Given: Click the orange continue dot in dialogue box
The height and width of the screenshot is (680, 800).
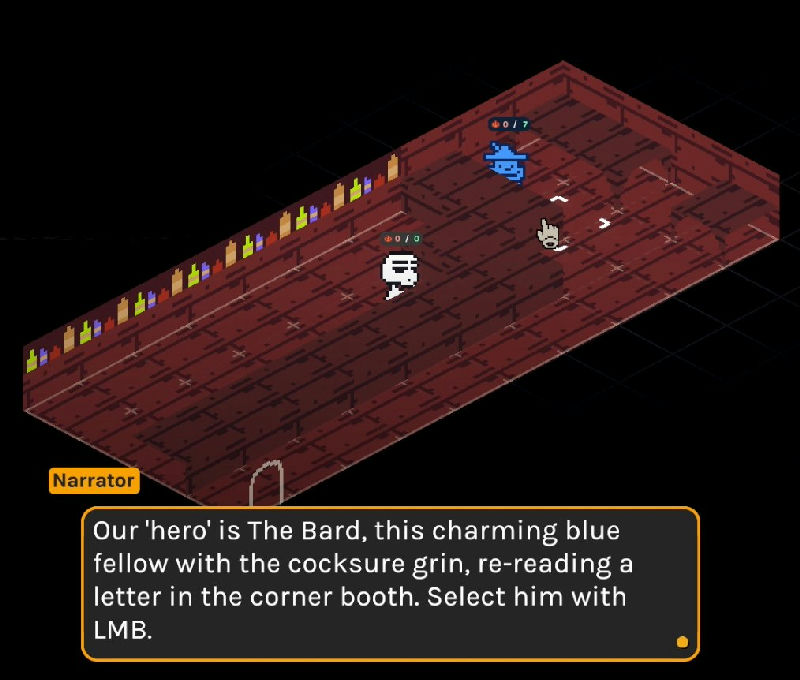Looking at the screenshot, I should tap(682, 642).
